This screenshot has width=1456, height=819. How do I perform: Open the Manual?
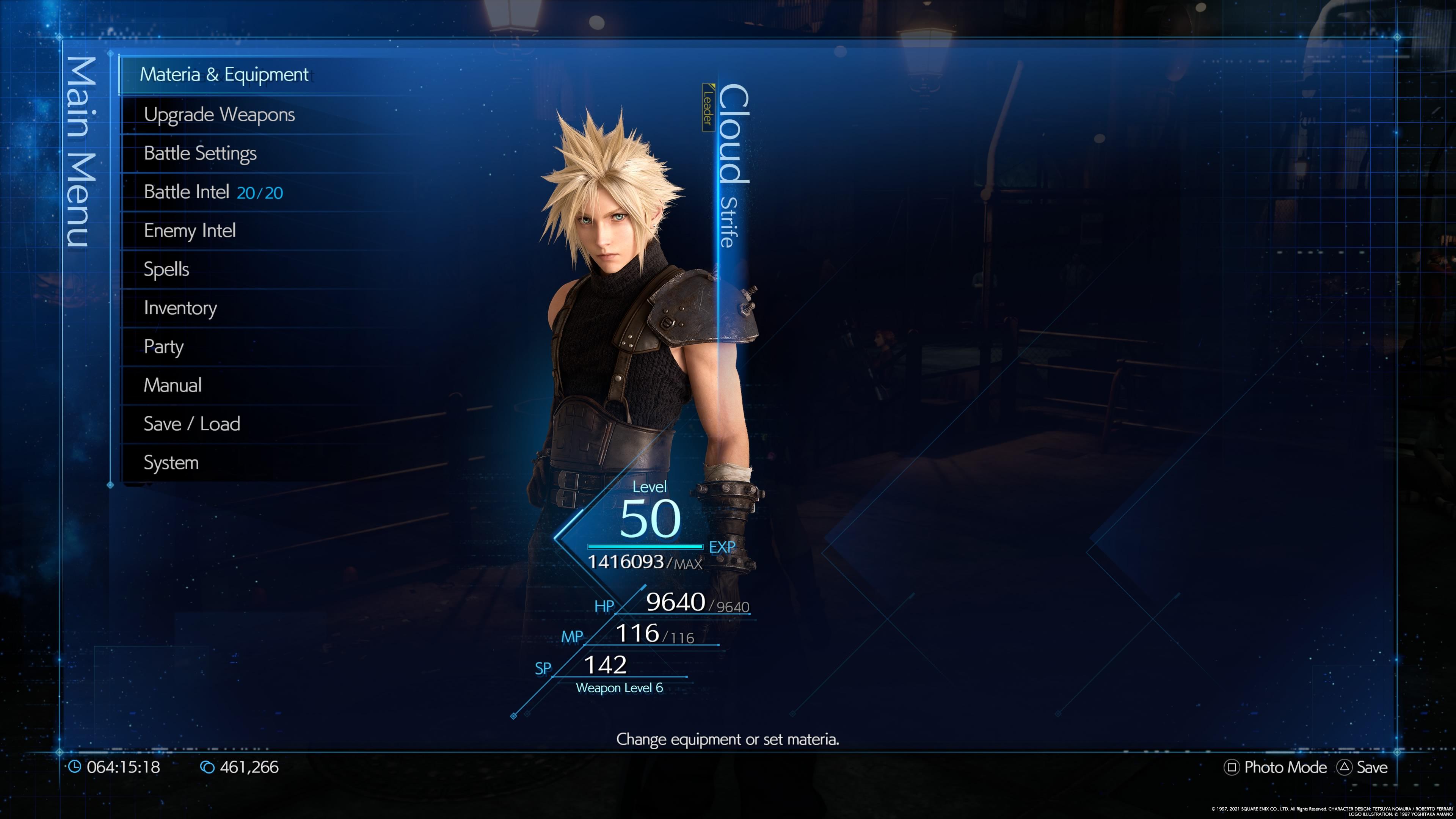pyautogui.click(x=173, y=386)
